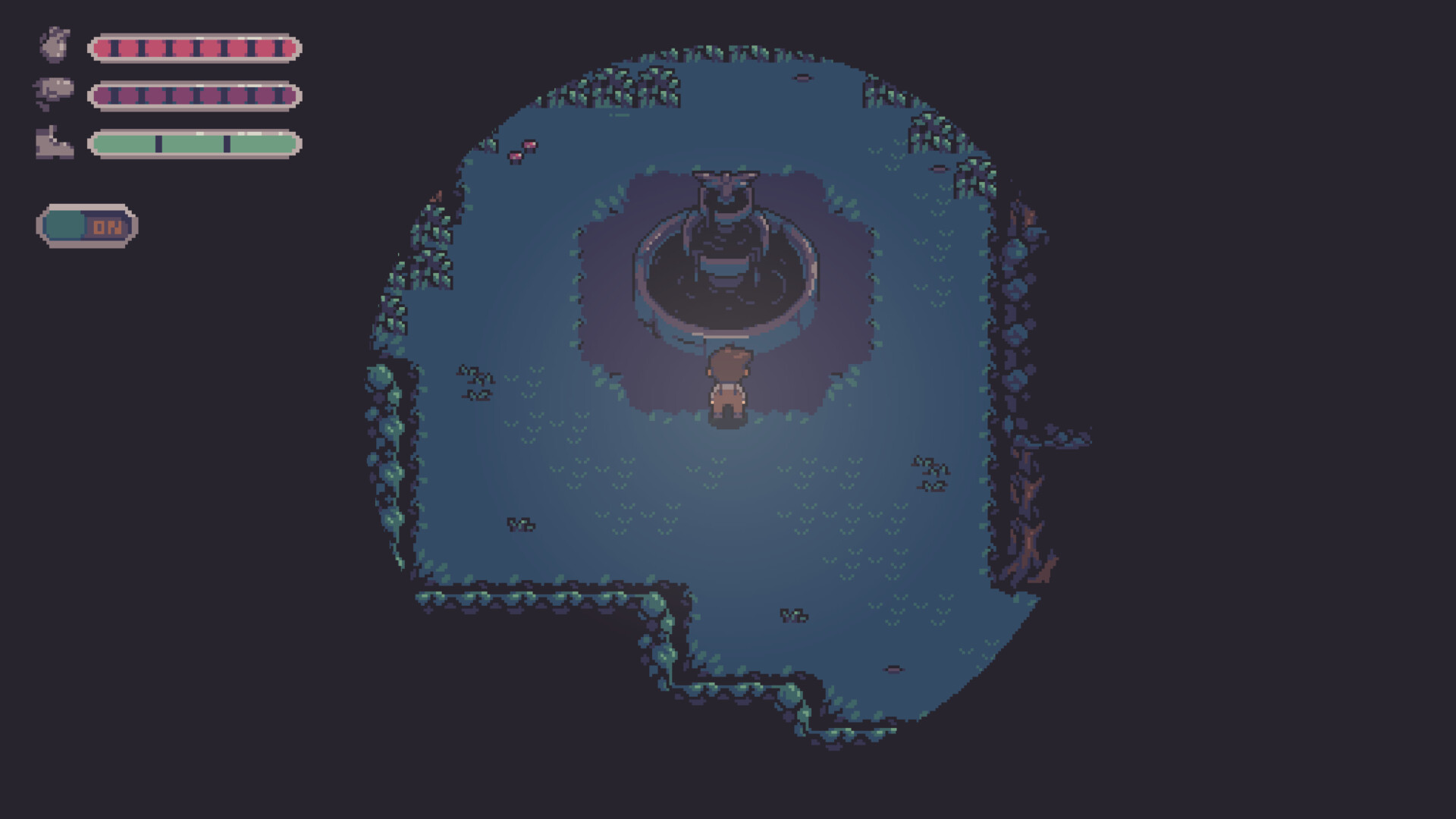Click the ON label text

108,224
